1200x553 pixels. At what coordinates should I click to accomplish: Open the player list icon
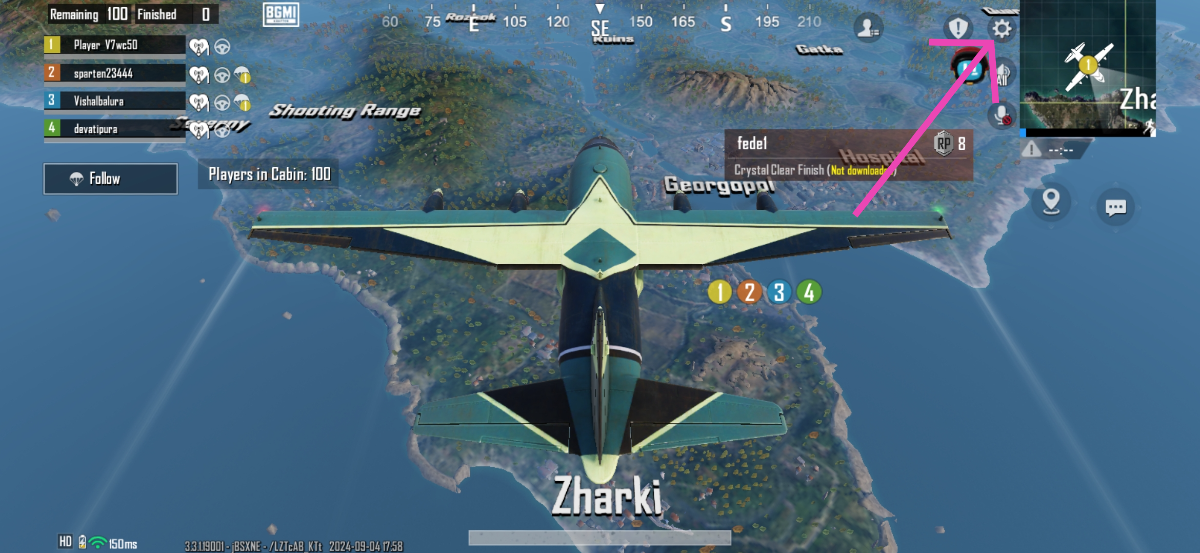point(868,28)
